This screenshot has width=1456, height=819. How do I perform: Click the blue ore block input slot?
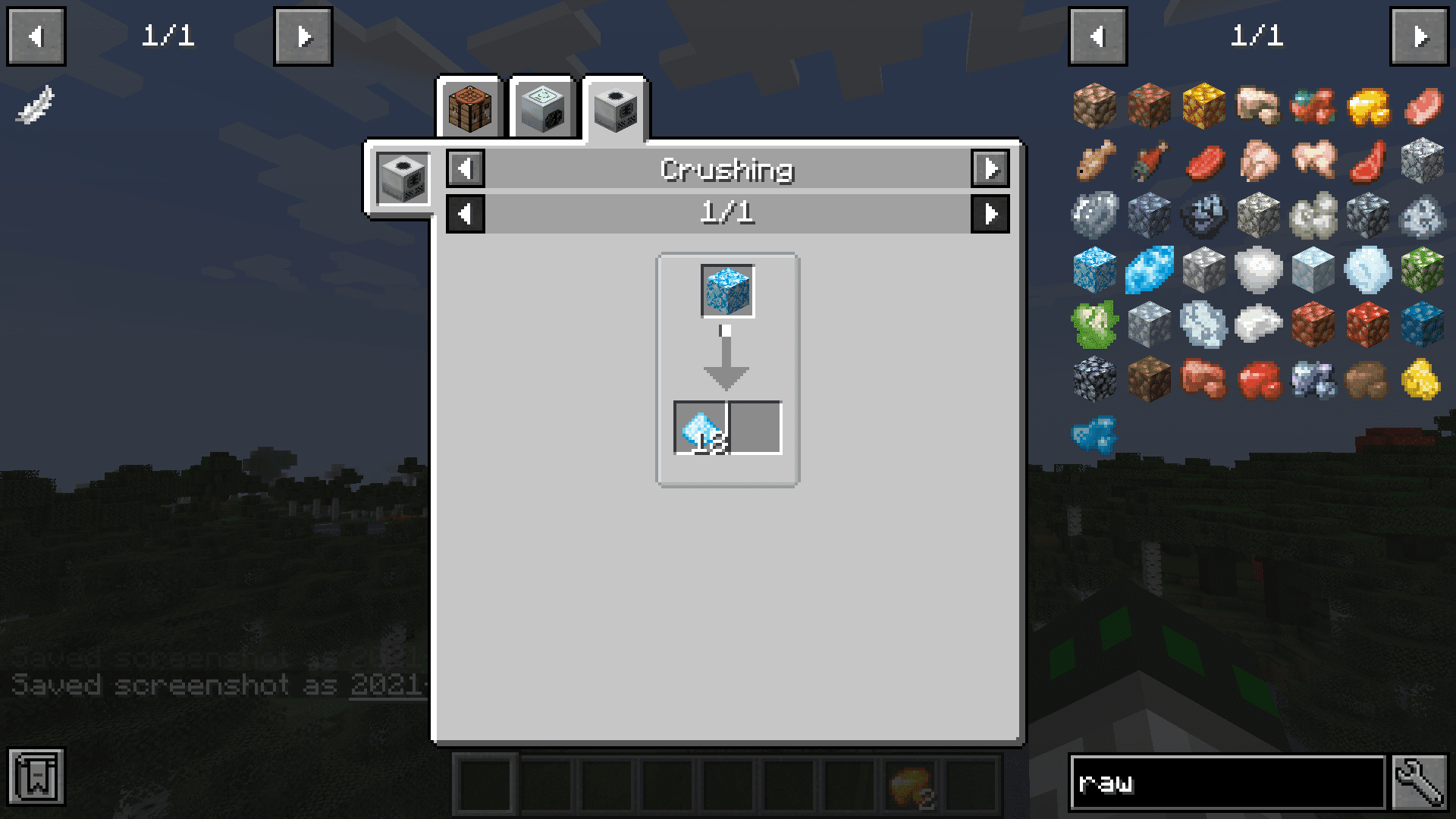coord(727,290)
